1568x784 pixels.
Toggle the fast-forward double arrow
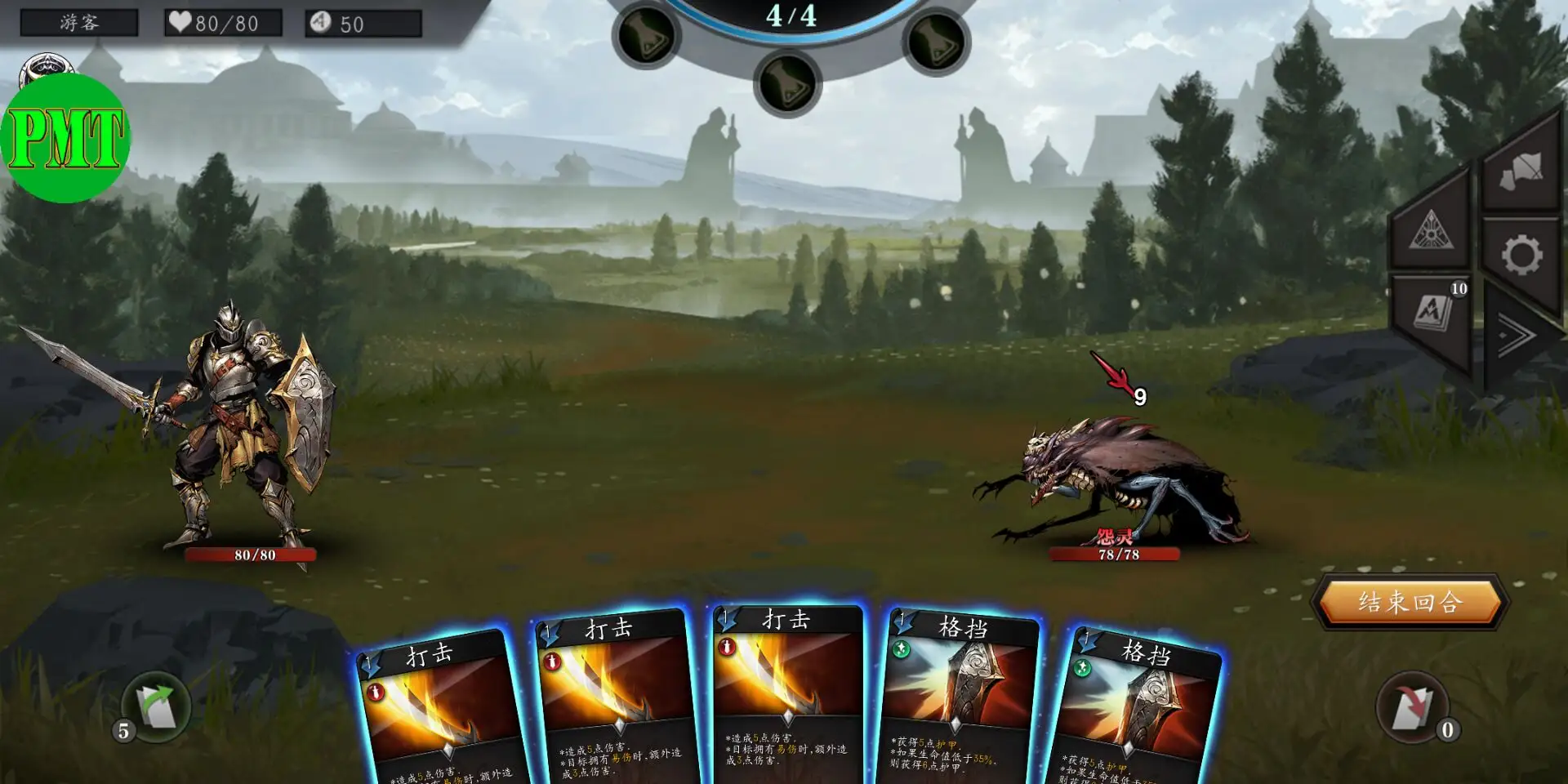(x=1516, y=335)
